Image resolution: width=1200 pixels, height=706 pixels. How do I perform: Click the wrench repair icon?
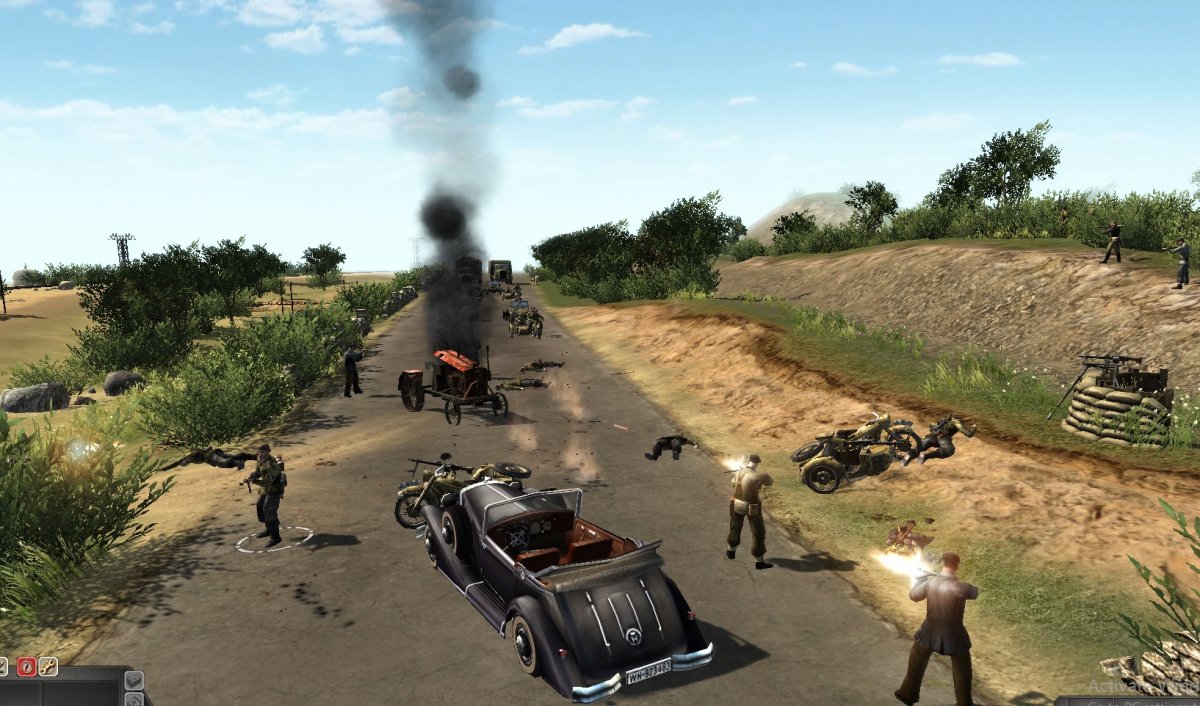(x=48, y=666)
